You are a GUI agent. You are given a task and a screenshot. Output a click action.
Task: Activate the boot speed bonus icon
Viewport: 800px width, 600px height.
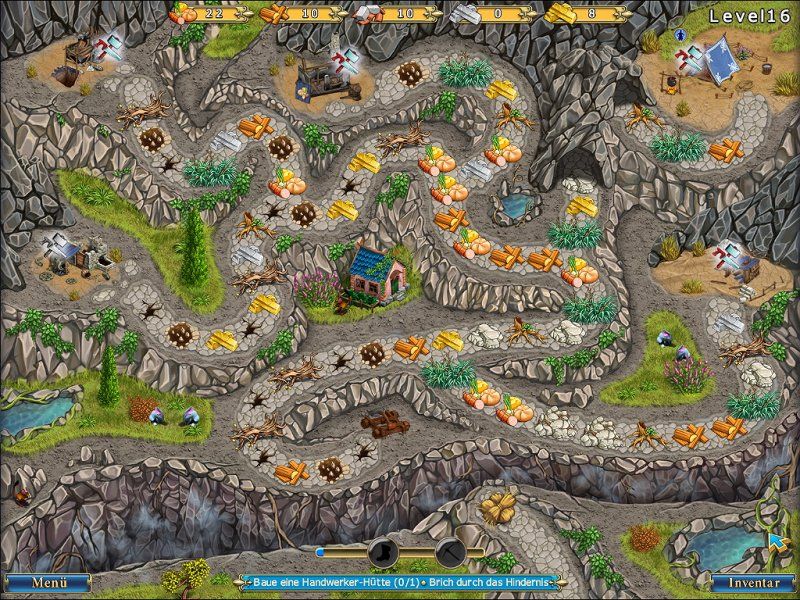pos(384,550)
